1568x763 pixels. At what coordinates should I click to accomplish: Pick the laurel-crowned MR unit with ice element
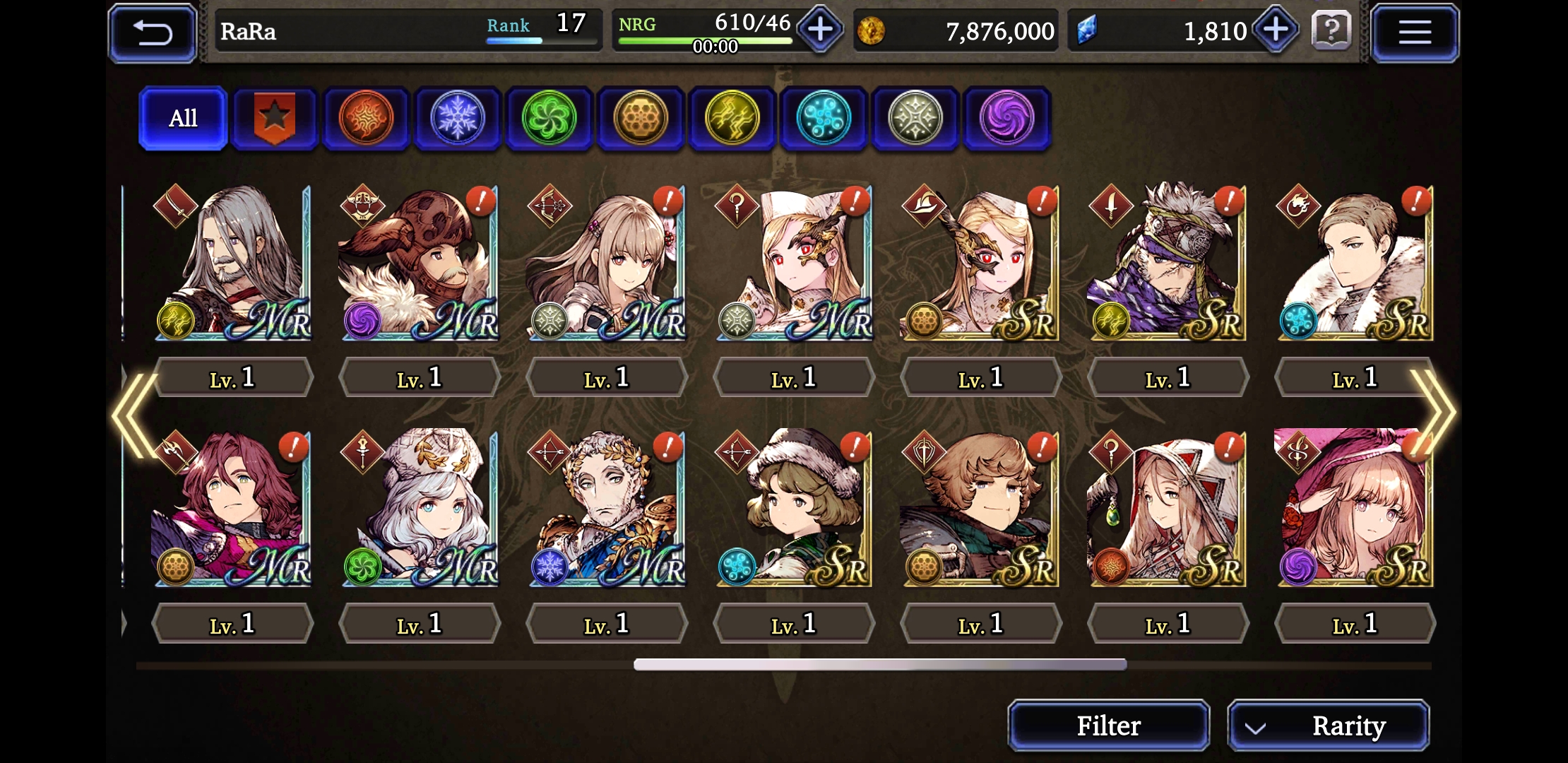point(607,509)
